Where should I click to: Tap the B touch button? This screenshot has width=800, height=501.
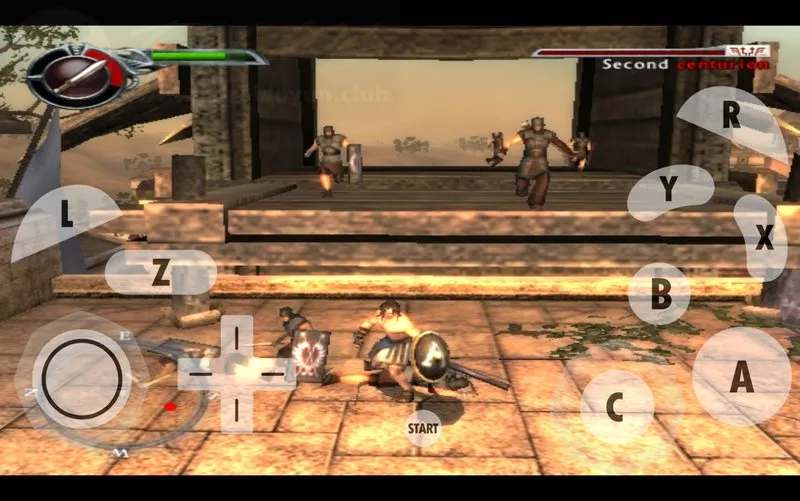click(x=660, y=294)
